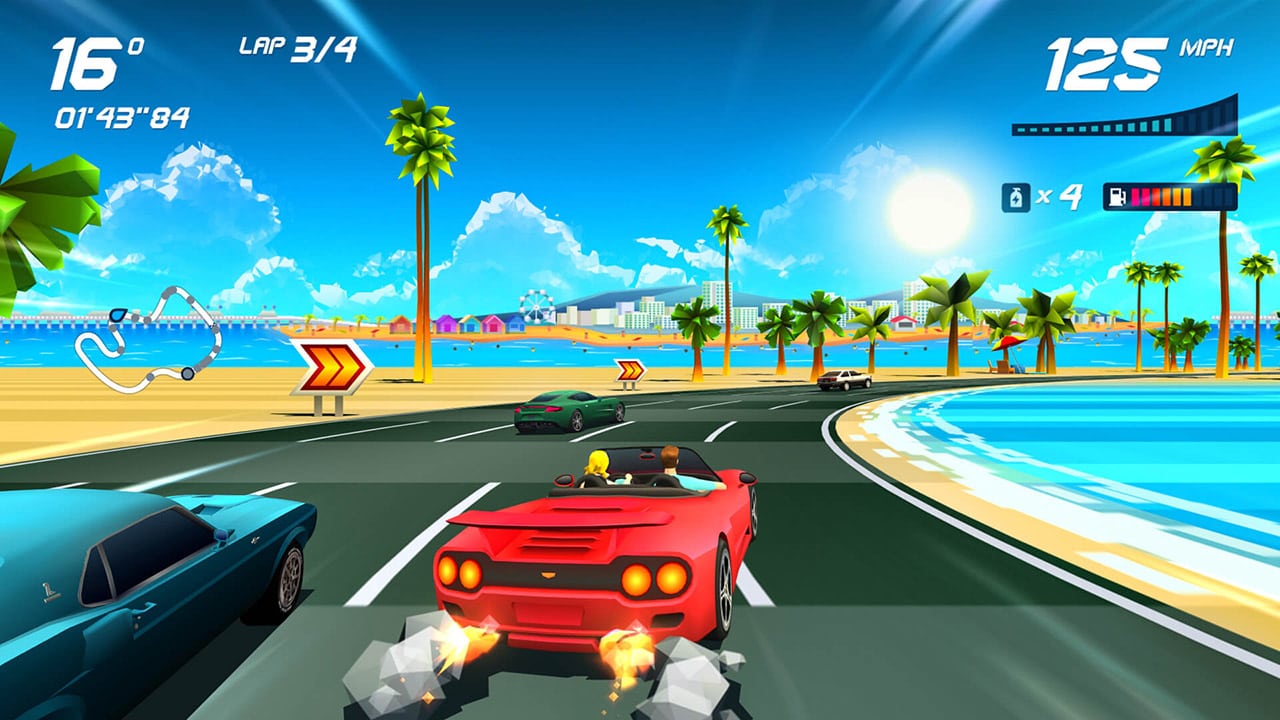1280x720 pixels.
Task: Click the nitro boost bottle icon
Action: pos(1016,196)
